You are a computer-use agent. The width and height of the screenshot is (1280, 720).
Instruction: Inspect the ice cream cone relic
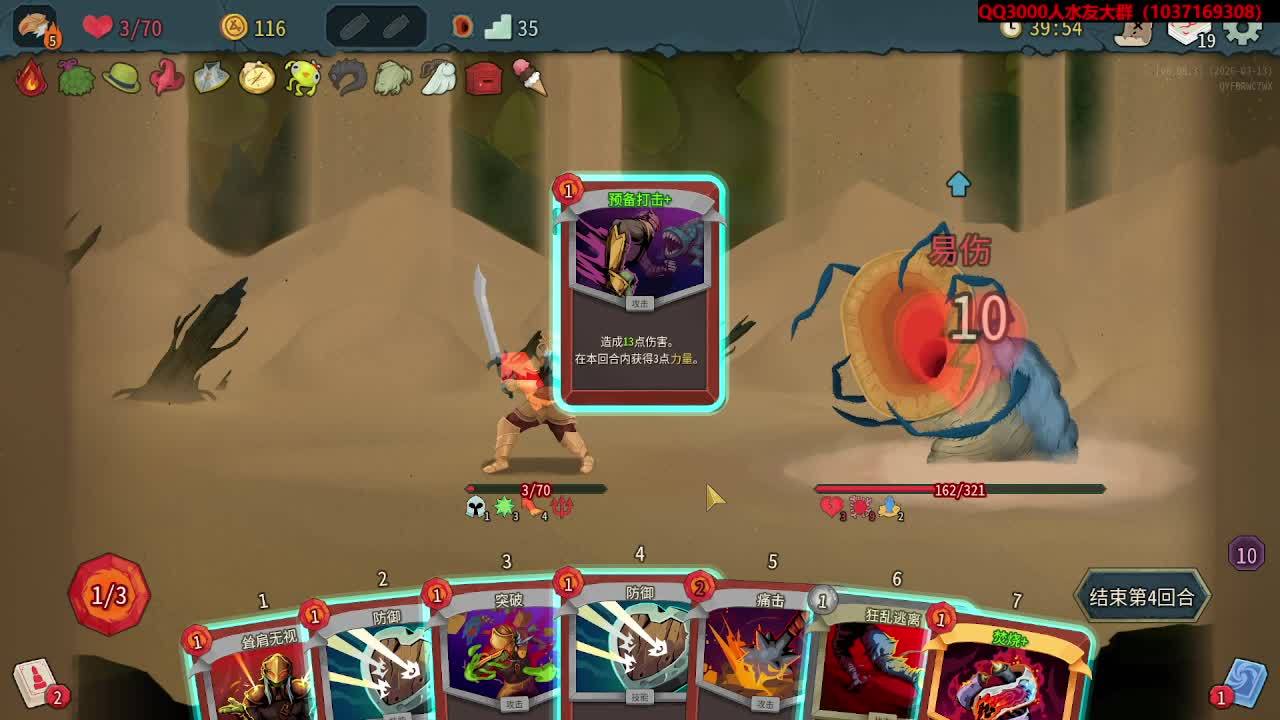530,78
